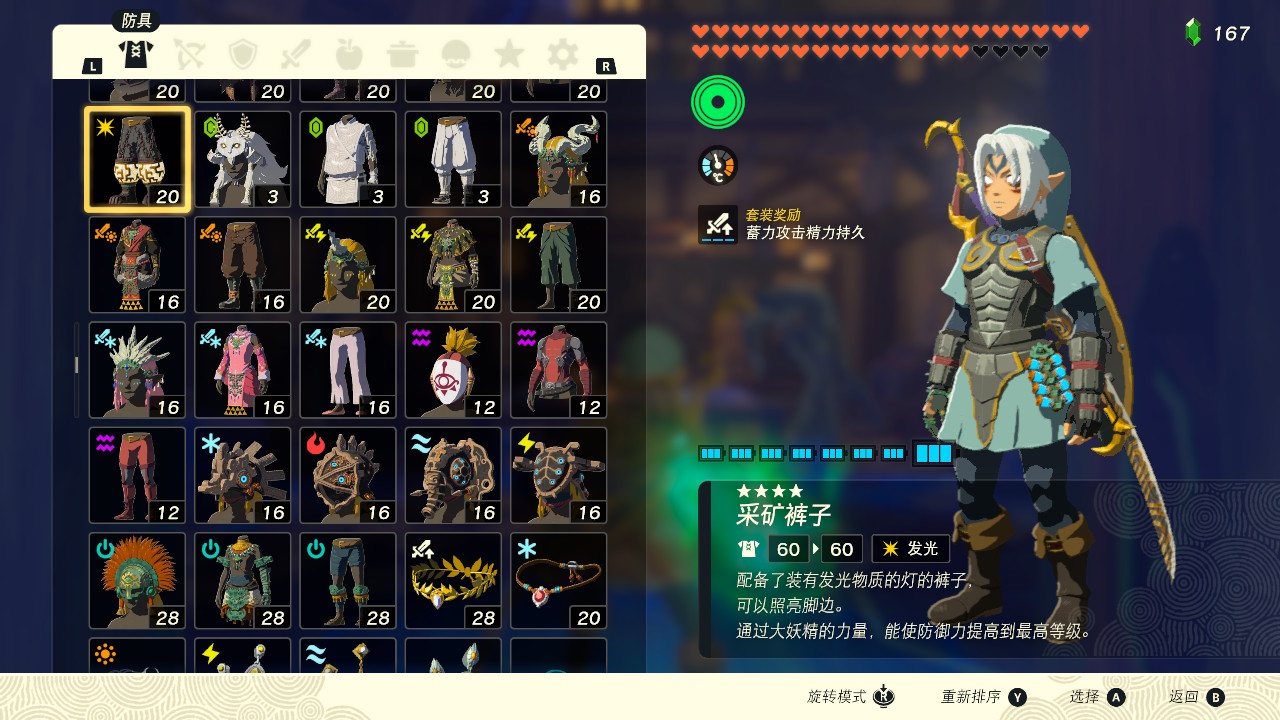Switch to the sword weapons tab
The width and height of the screenshot is (1280, 720).
(296, 53)
